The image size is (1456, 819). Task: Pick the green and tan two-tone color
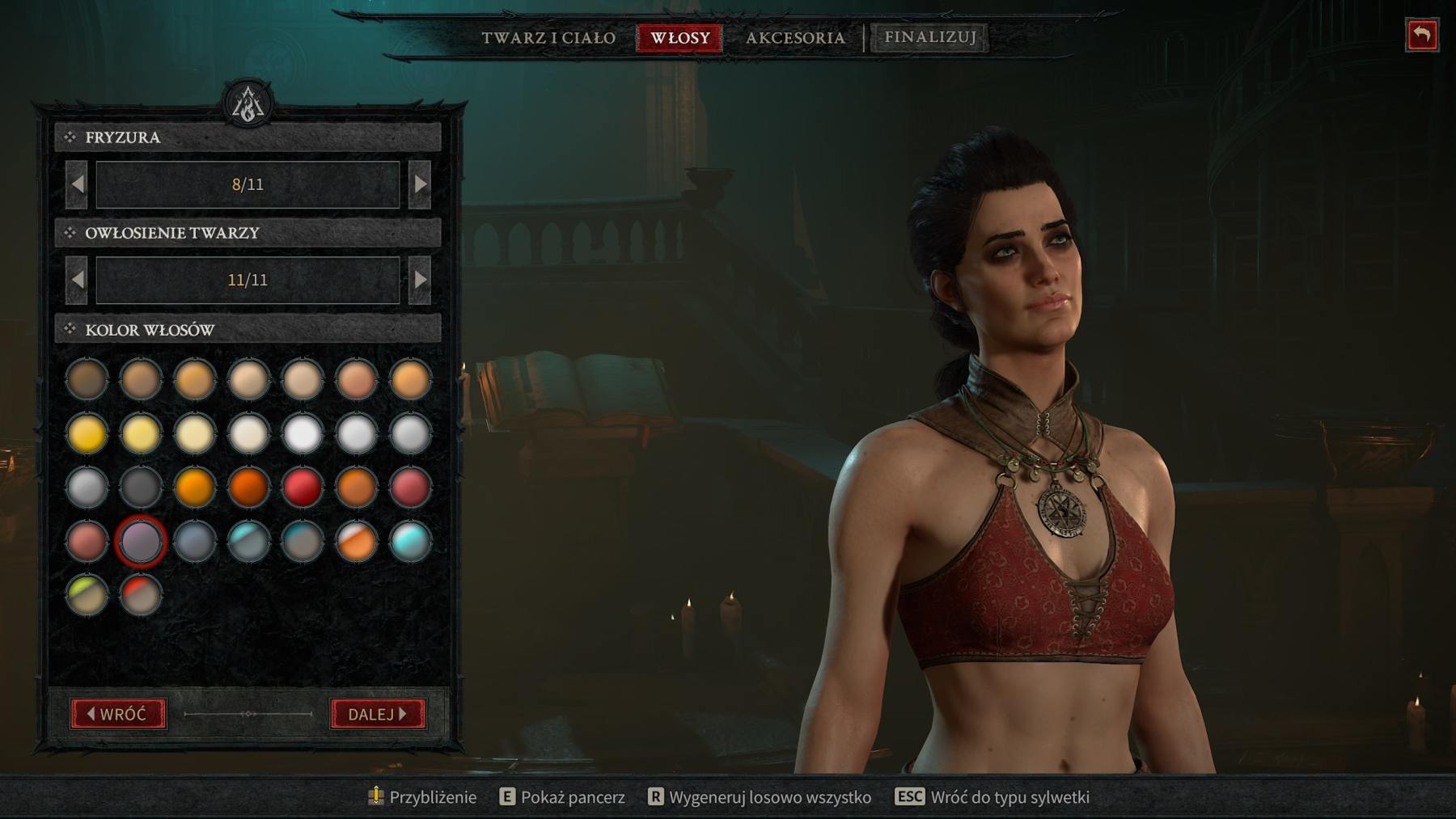[x=87, y=594]
